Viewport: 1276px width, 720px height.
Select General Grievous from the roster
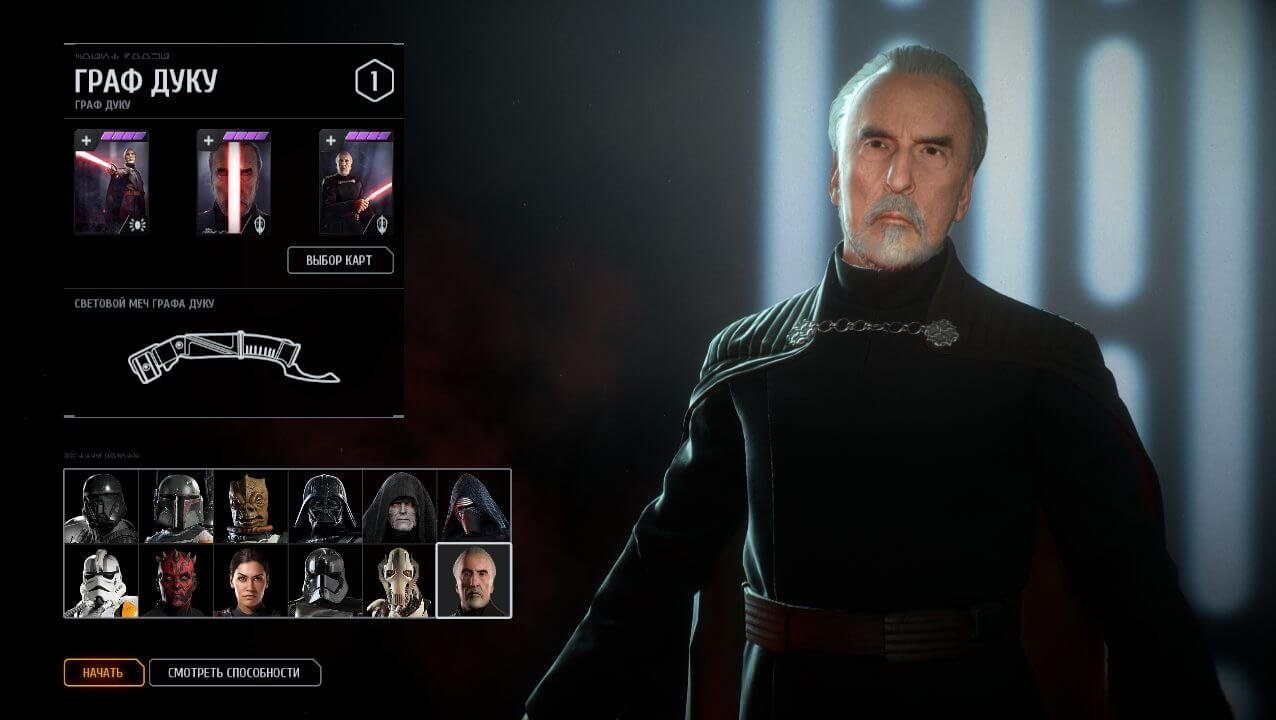[x=399, y=581]
